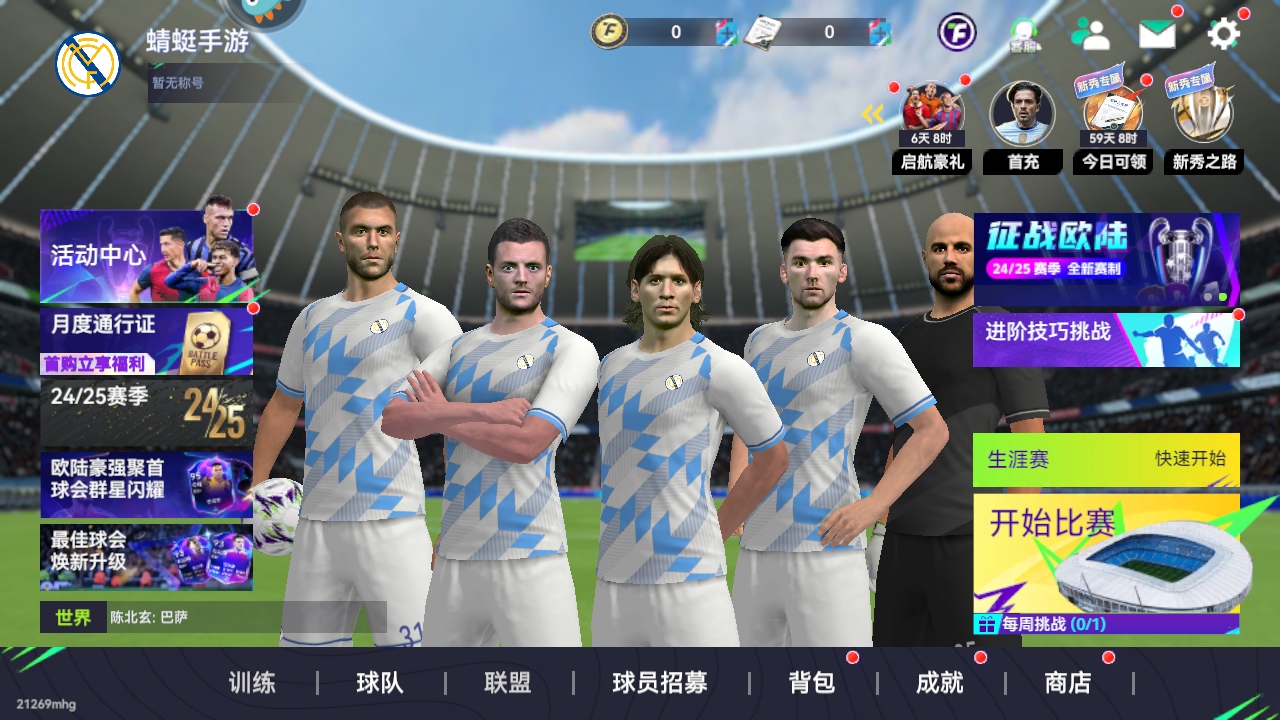Go to the 球队 team menu

point(380,683)
